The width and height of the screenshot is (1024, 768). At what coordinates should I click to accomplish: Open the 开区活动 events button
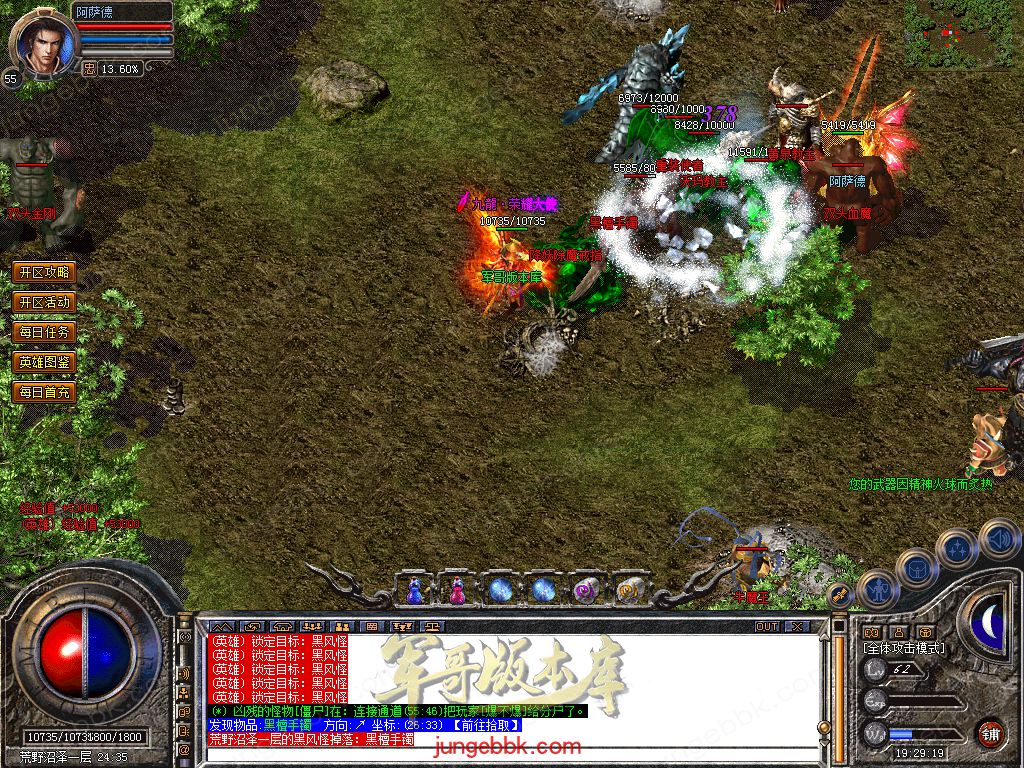[43, 302]
